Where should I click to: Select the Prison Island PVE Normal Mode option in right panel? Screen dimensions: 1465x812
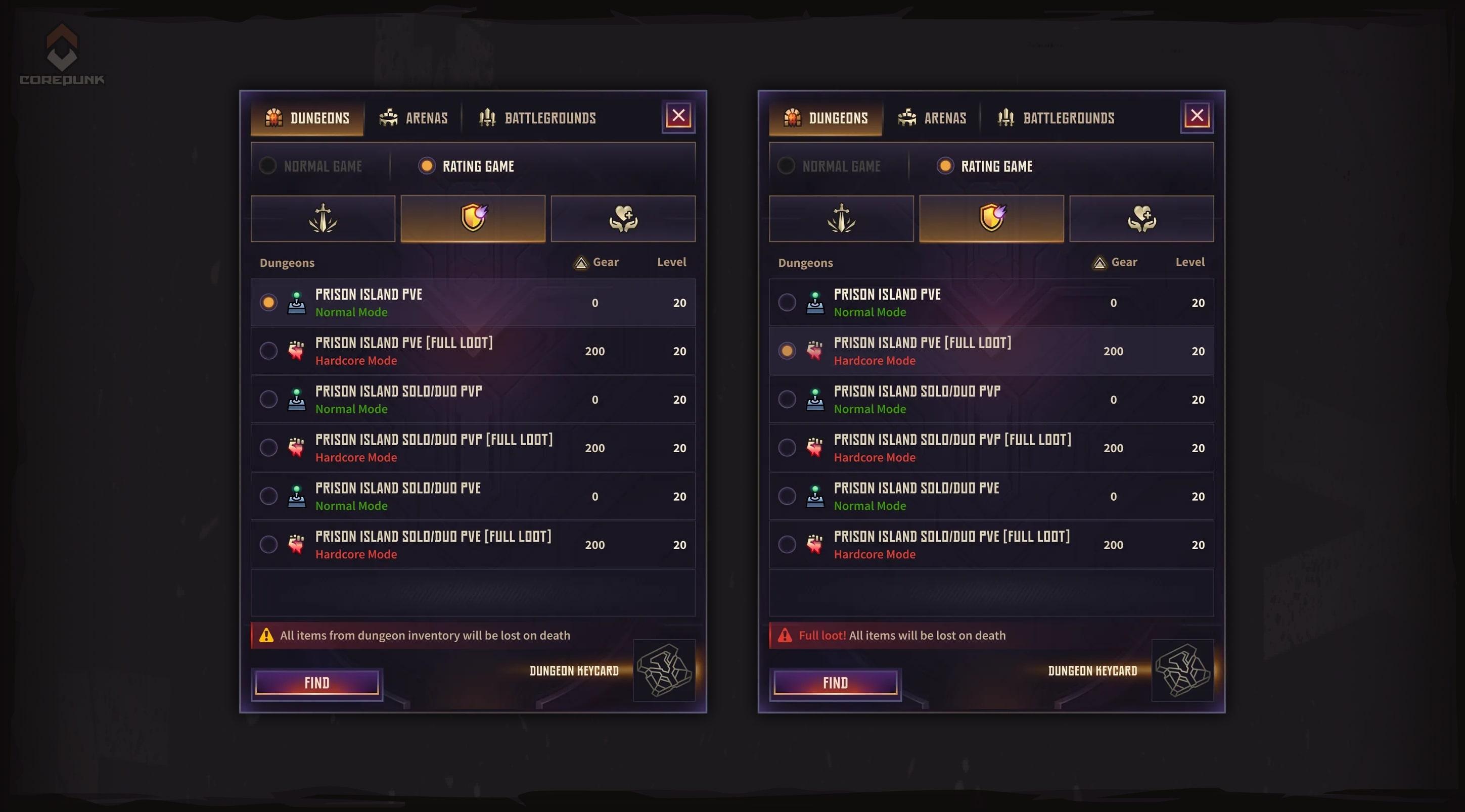click(787, 302)
